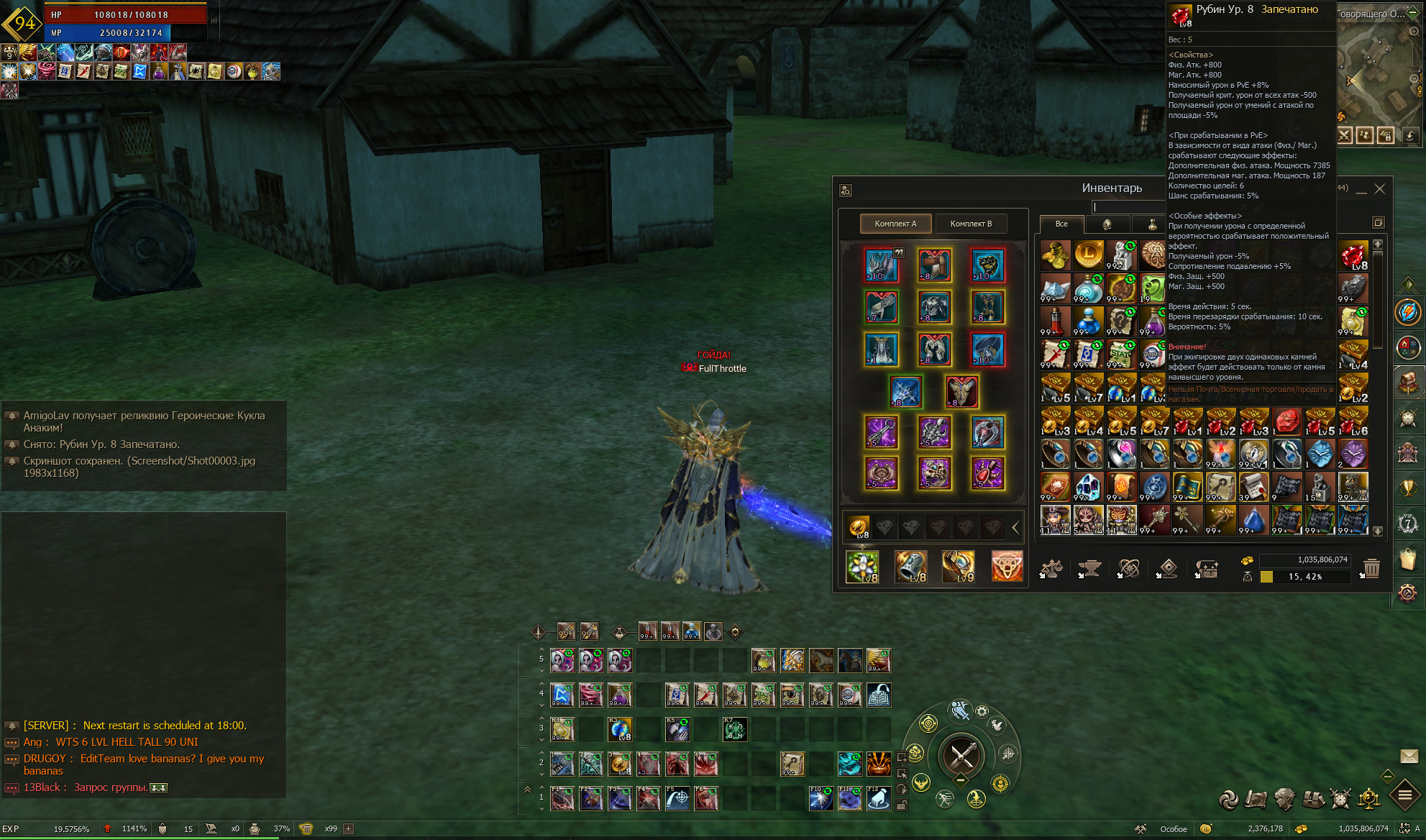Select the red health potion in inventory
1426x840 pixels.
[x=1055, y=321]
